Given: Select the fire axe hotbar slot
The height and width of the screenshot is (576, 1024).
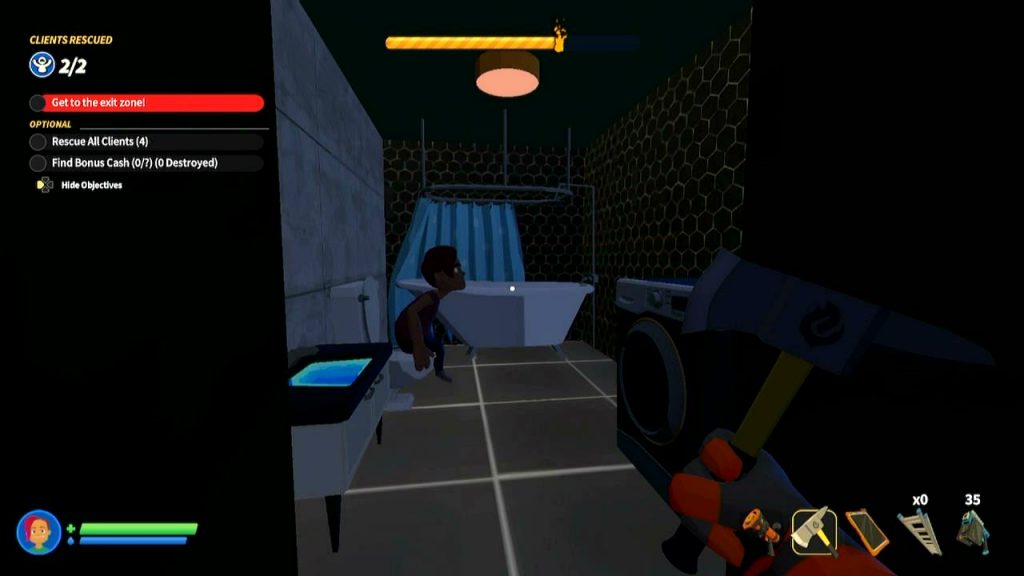Looking at the screenshot, I should click(x=815, y=530).
